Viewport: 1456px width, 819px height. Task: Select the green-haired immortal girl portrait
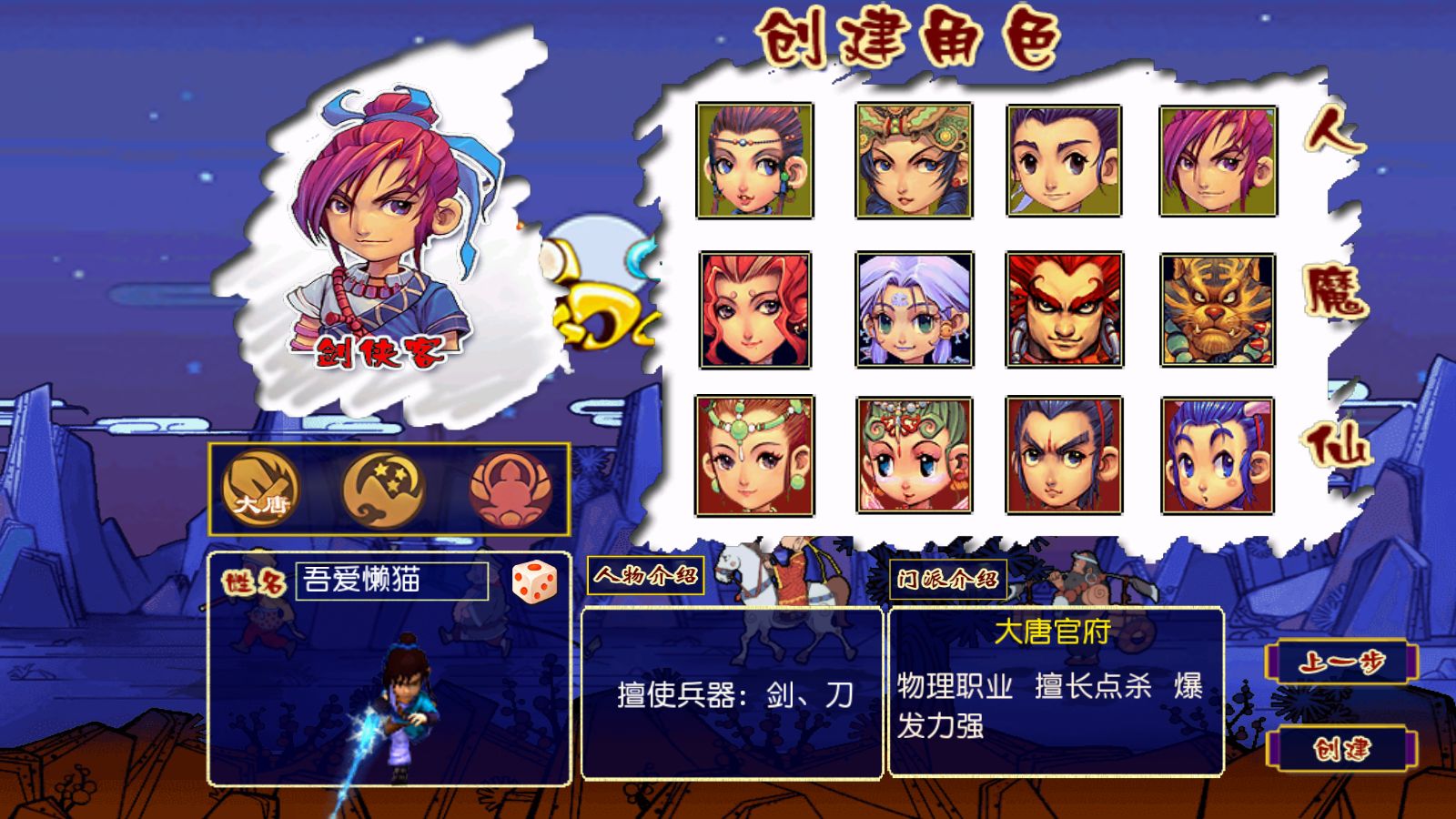click(914, 456)
